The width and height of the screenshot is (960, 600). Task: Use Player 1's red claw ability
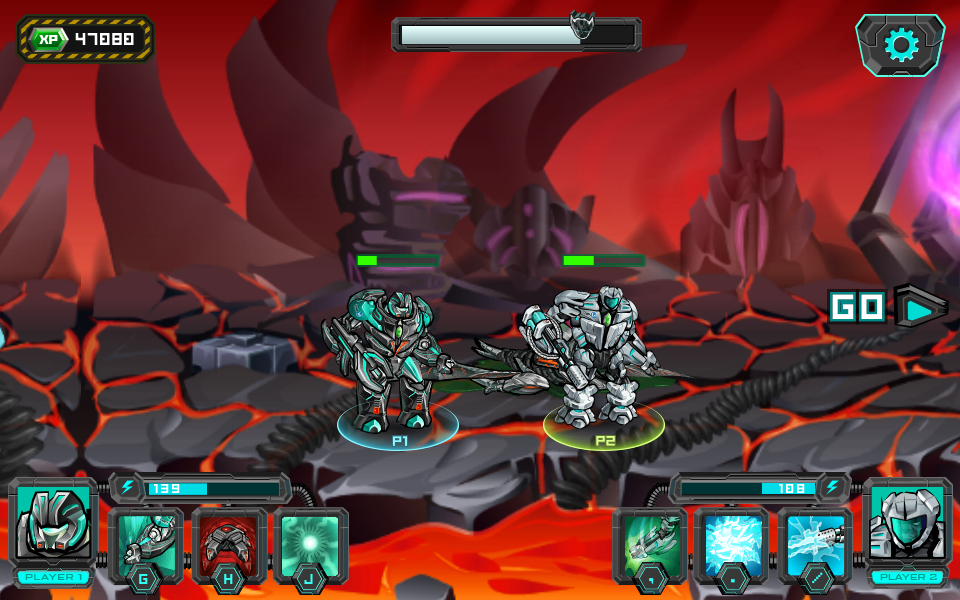click(229, 543)
